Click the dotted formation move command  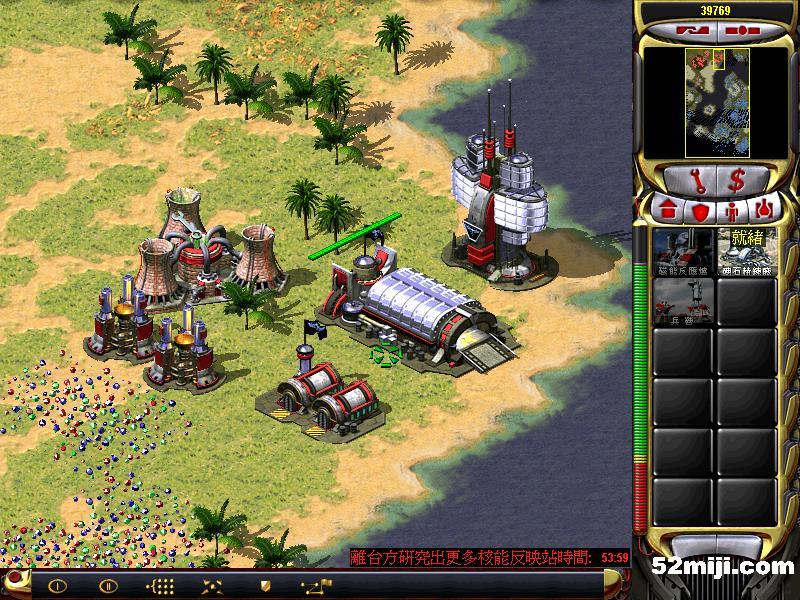[x=160, y=586]
